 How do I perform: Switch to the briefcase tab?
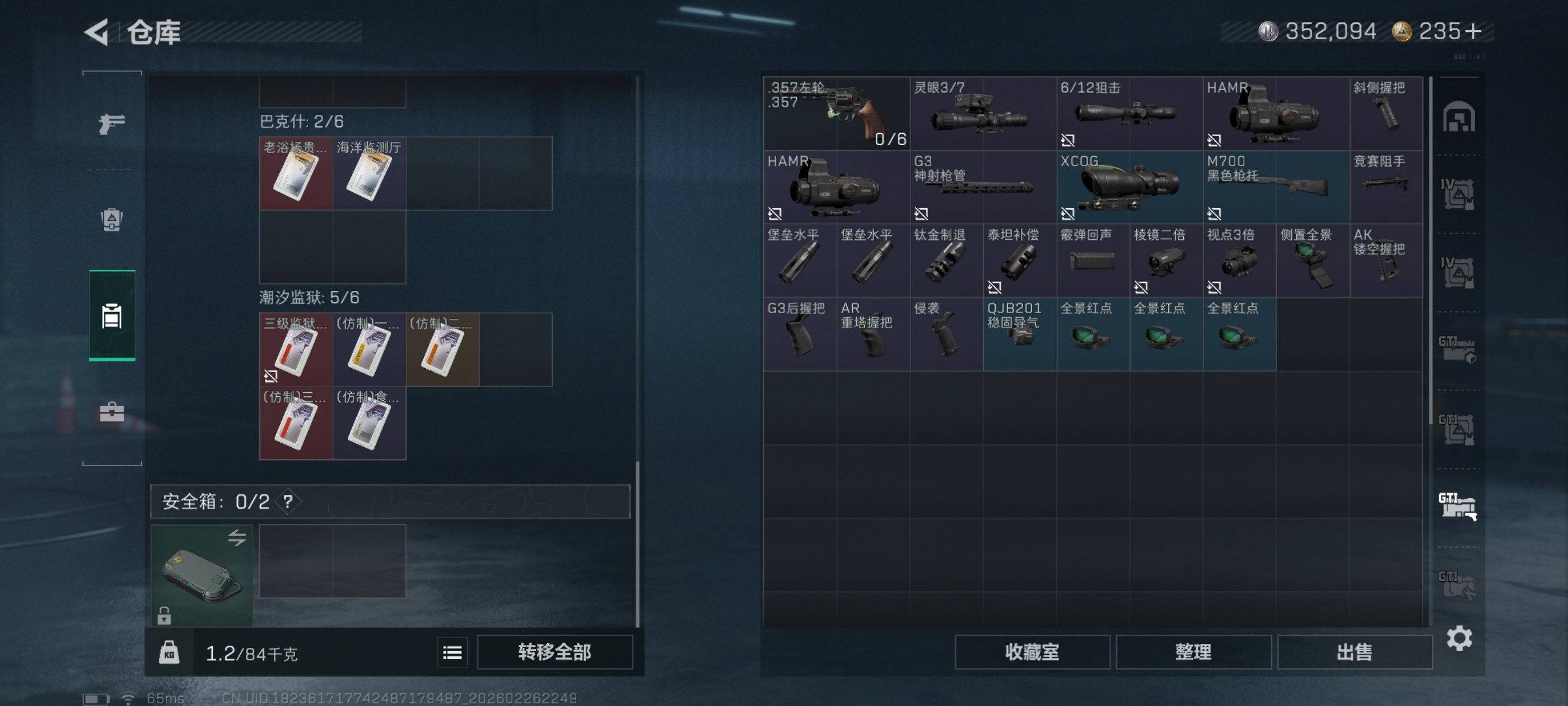[x=112, y=412]
